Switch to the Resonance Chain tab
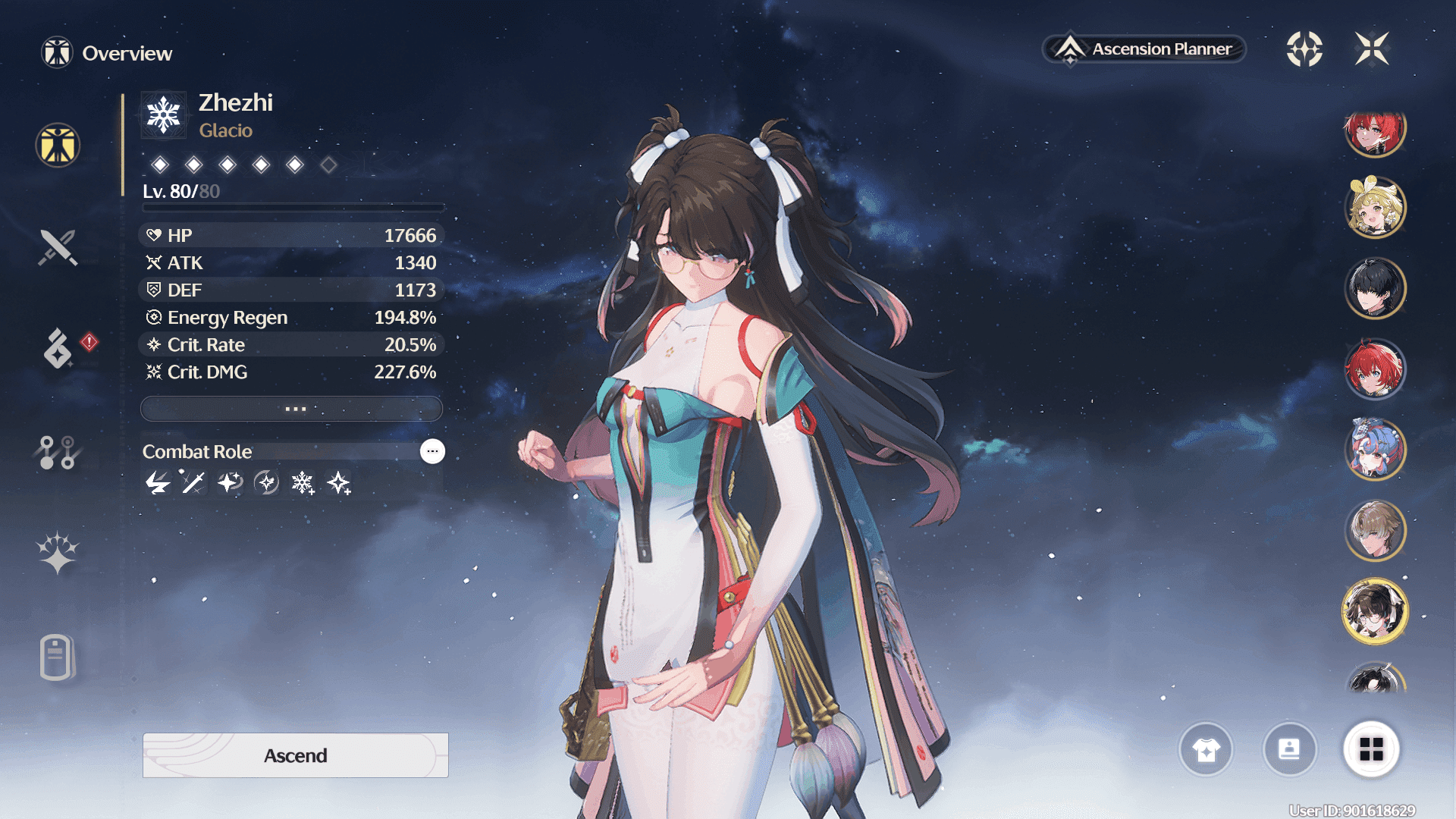Screen dimensions: 1456x819 pyautogui.click(x=58, y=552)
